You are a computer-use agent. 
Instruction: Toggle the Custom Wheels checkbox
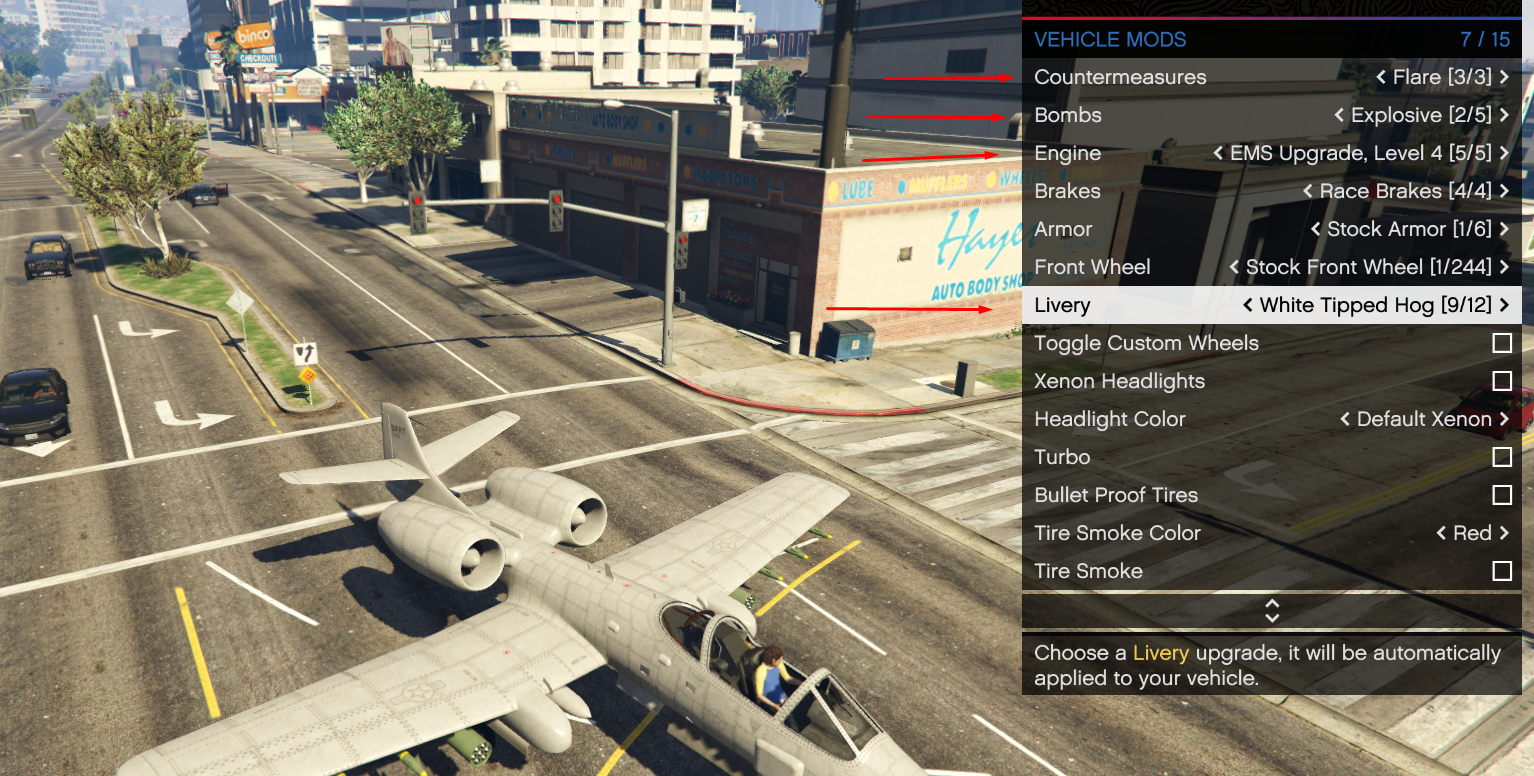[x=1501, y=343]
